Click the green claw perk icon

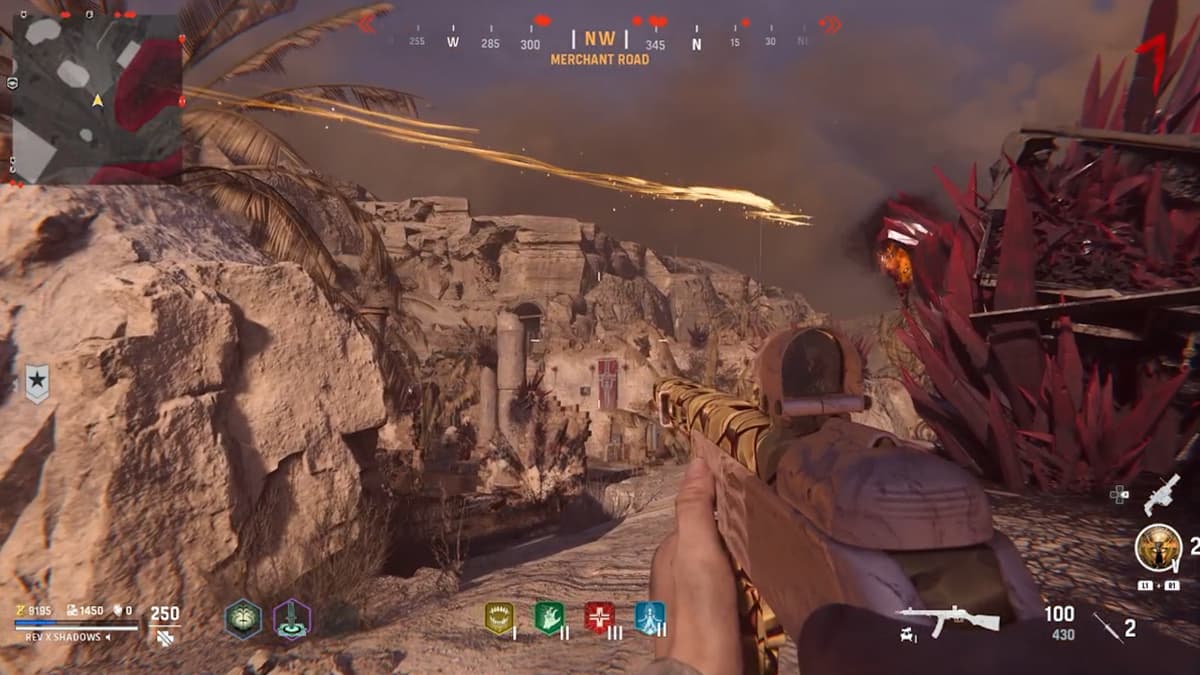pos(549,618)
